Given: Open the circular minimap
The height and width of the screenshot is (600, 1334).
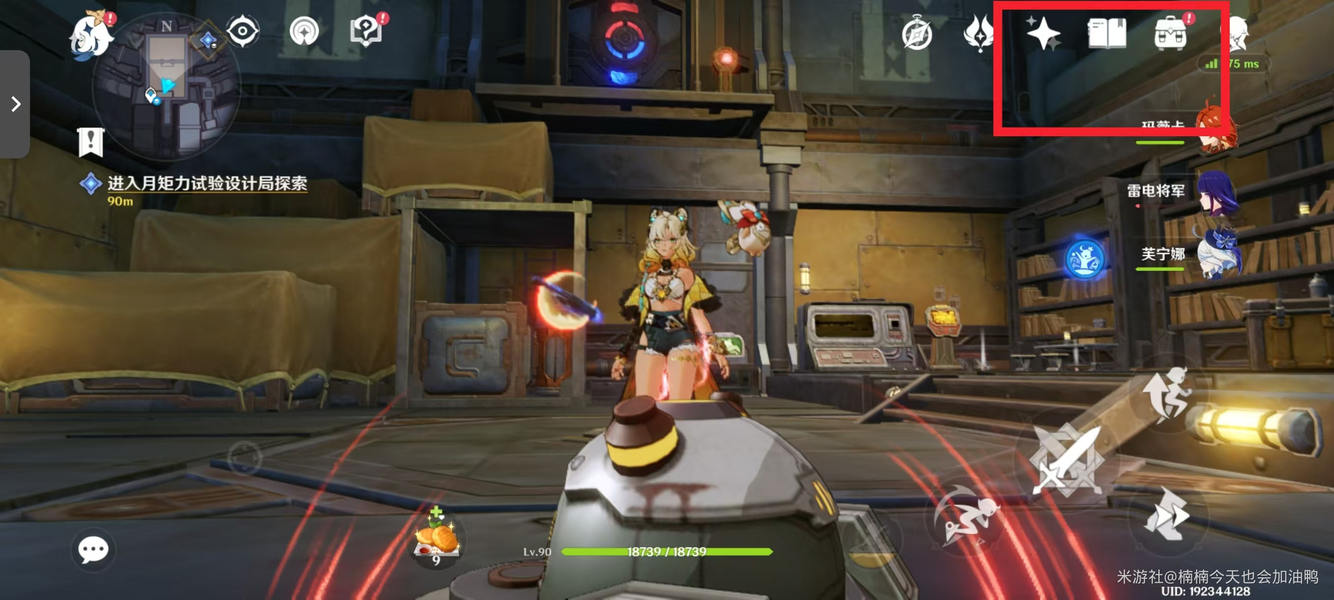Looking at the screenshot, I should (165, 86).
